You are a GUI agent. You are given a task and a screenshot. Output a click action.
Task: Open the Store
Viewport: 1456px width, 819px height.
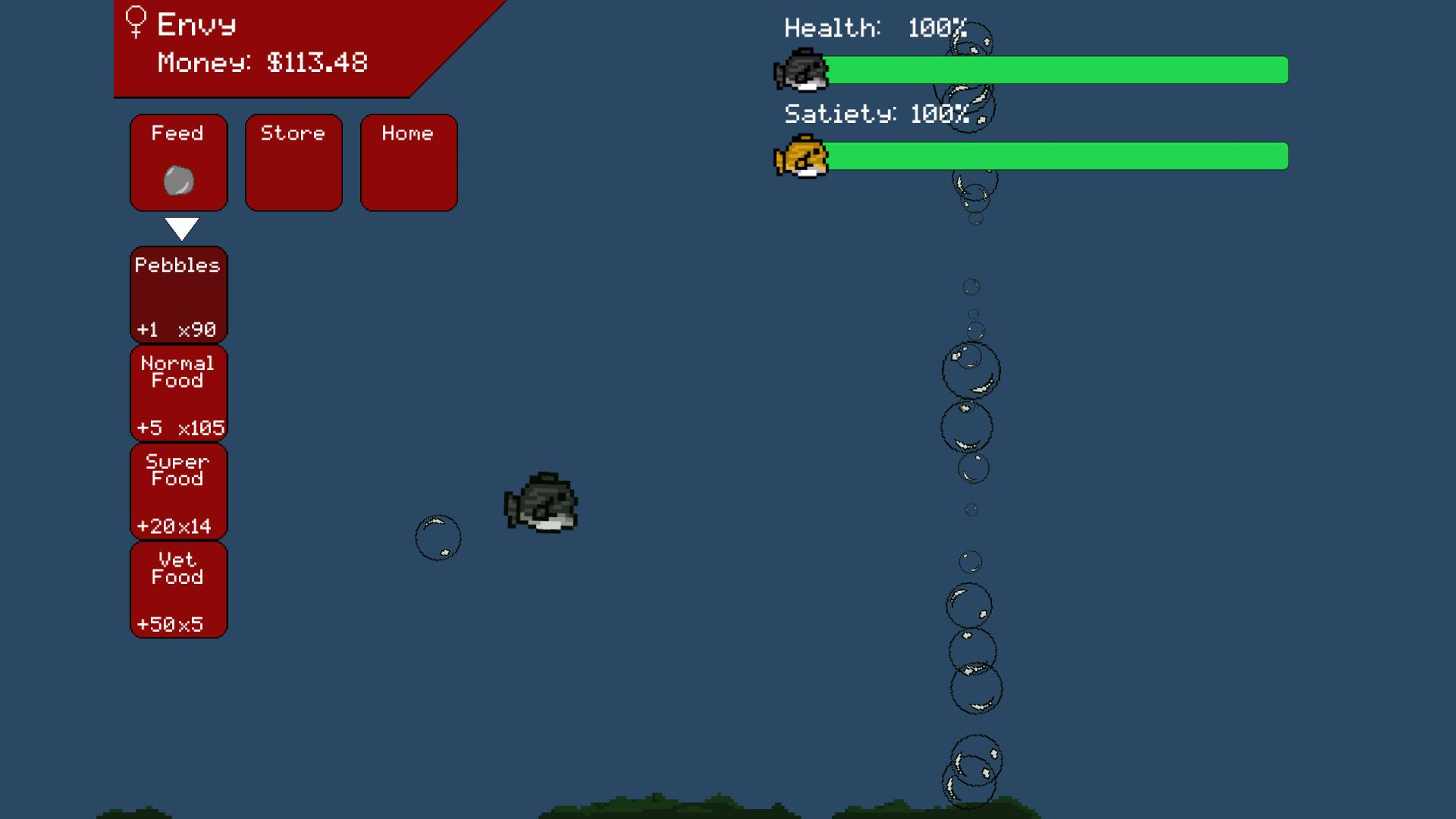tap(293, 162)
